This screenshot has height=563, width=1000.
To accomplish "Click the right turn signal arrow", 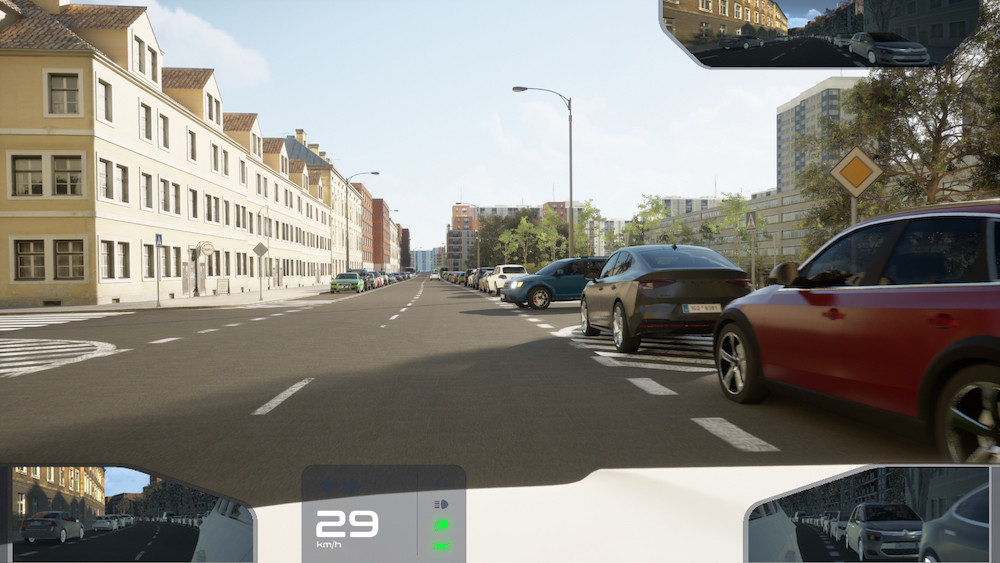I will point(352,487).
